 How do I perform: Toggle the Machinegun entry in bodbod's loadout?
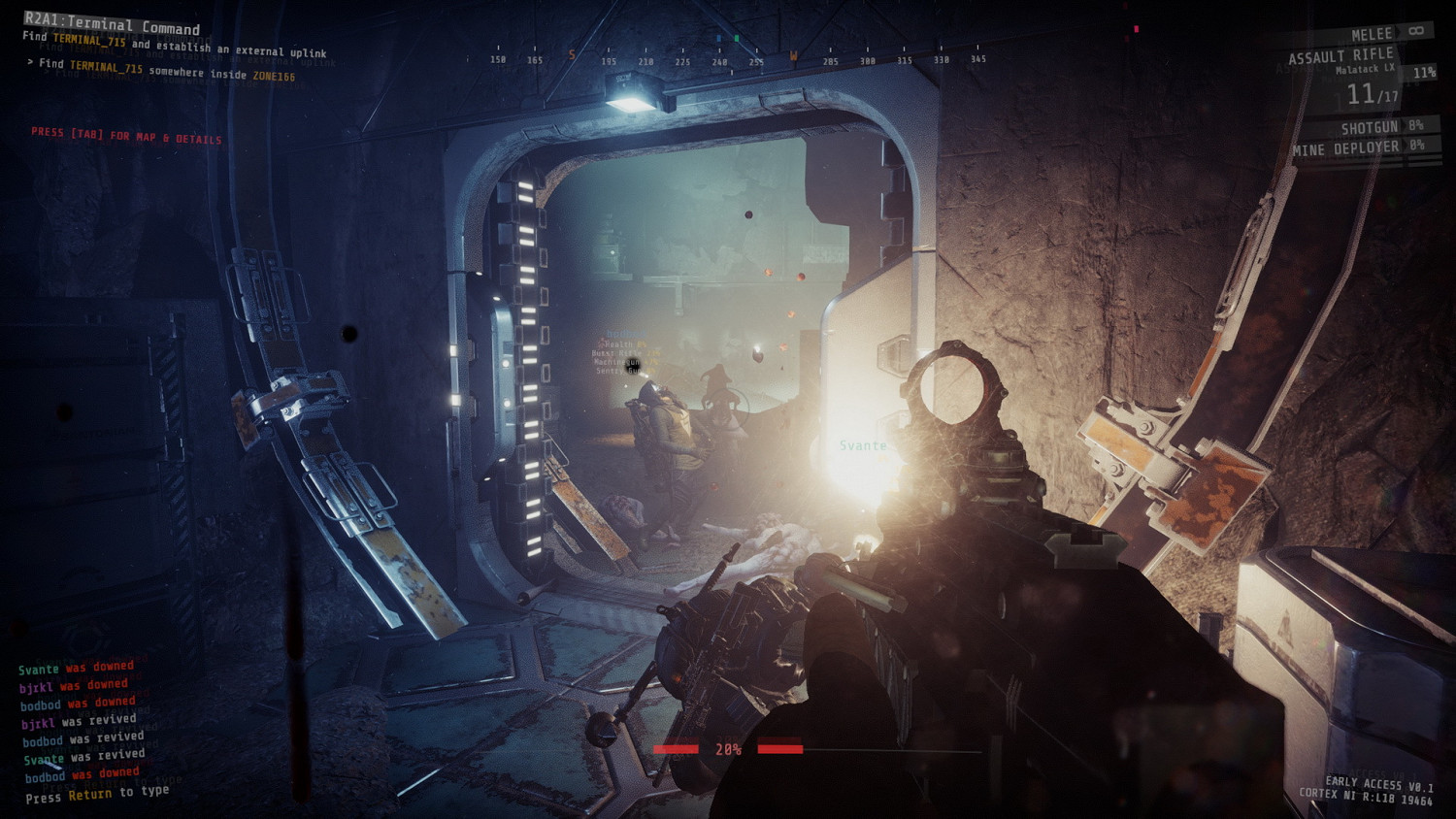tap(618, 362)
